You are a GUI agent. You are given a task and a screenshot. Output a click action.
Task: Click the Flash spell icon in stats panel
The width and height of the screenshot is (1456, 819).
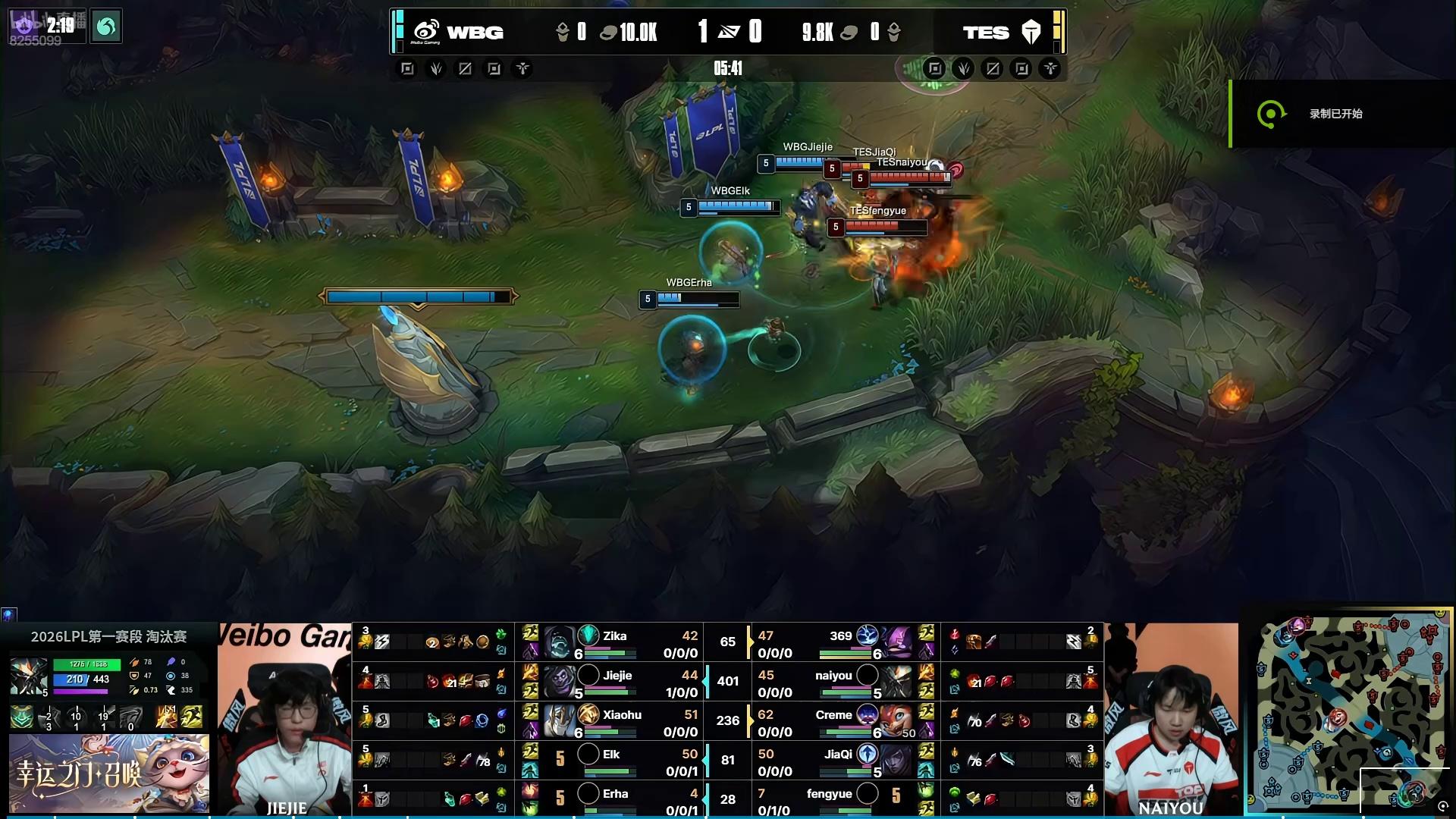[191, 717]
